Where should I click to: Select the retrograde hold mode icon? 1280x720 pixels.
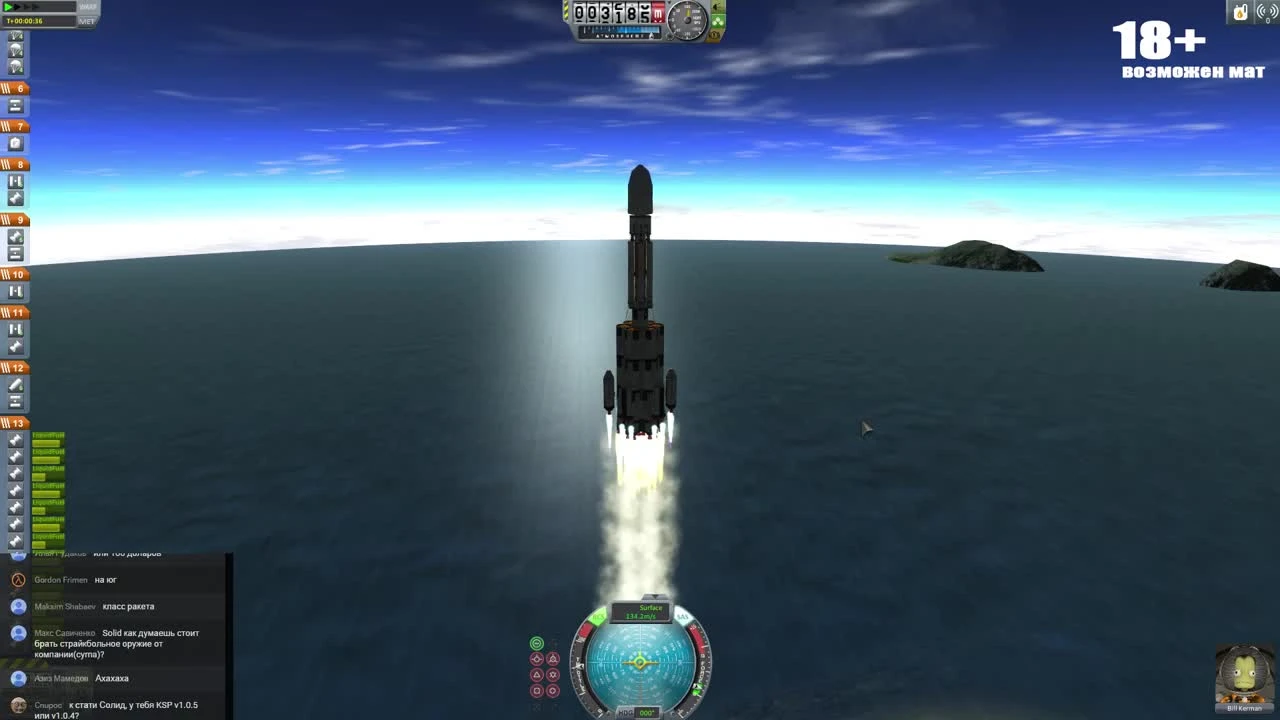point(553,659)
